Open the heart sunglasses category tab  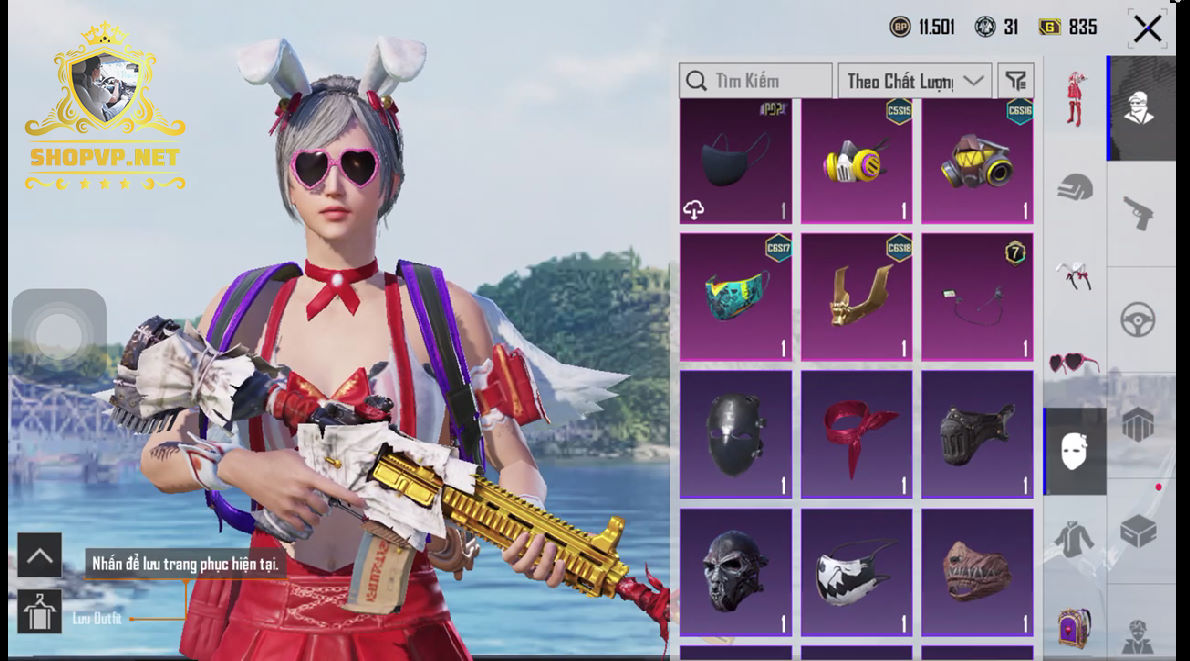1074,362
